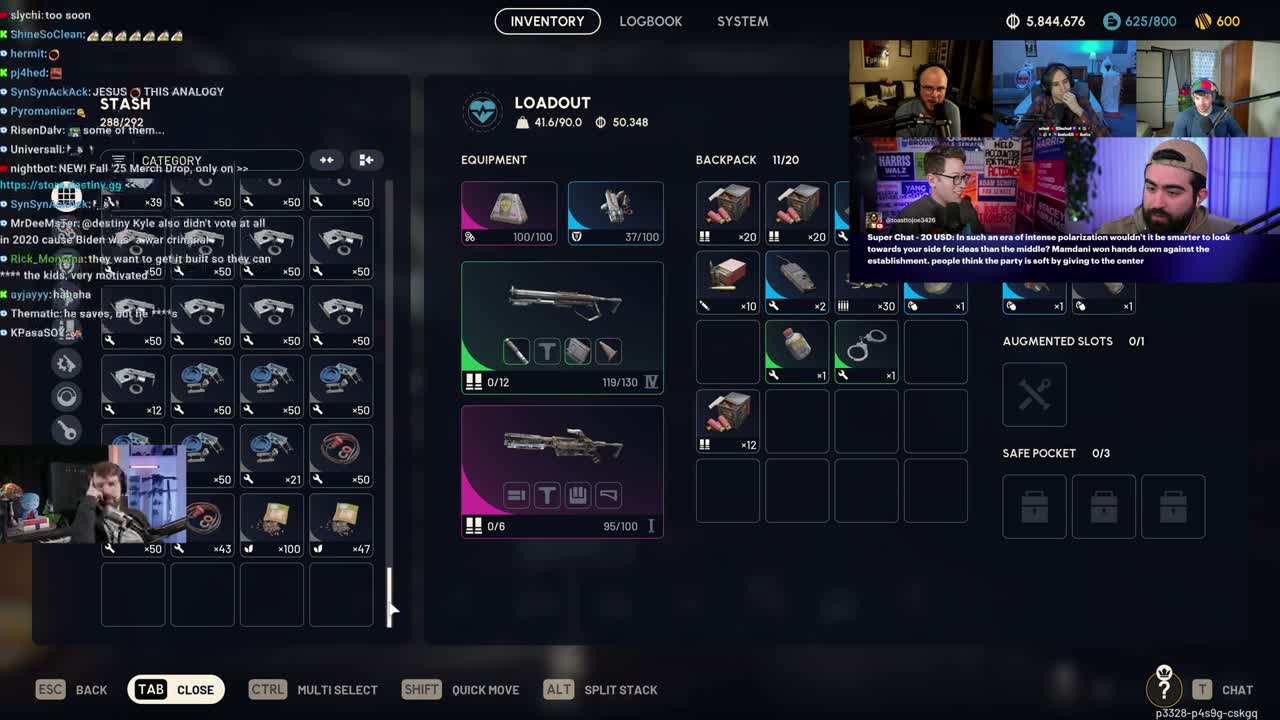Select the bottle item in the backpack
The image size is (1280, 720).
[x=796, y=351]
